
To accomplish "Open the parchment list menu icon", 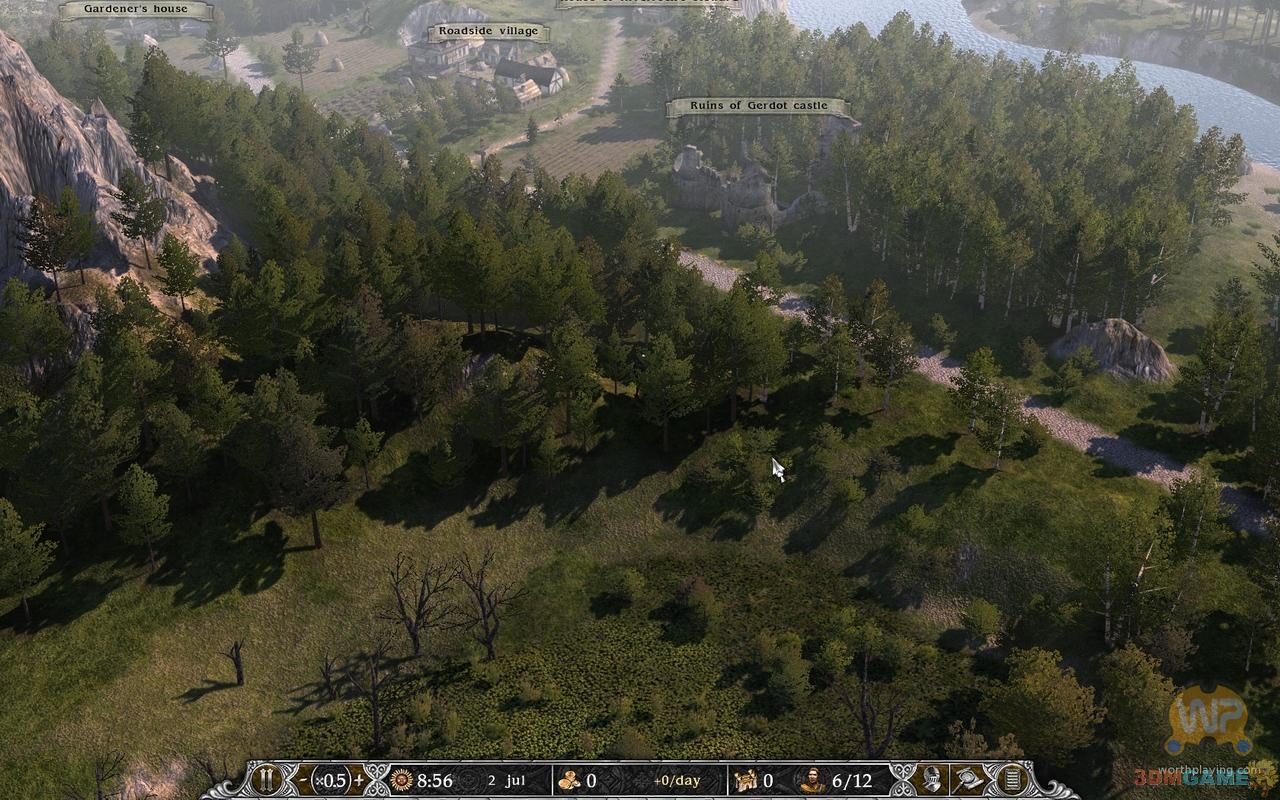I will [1012, 780].
